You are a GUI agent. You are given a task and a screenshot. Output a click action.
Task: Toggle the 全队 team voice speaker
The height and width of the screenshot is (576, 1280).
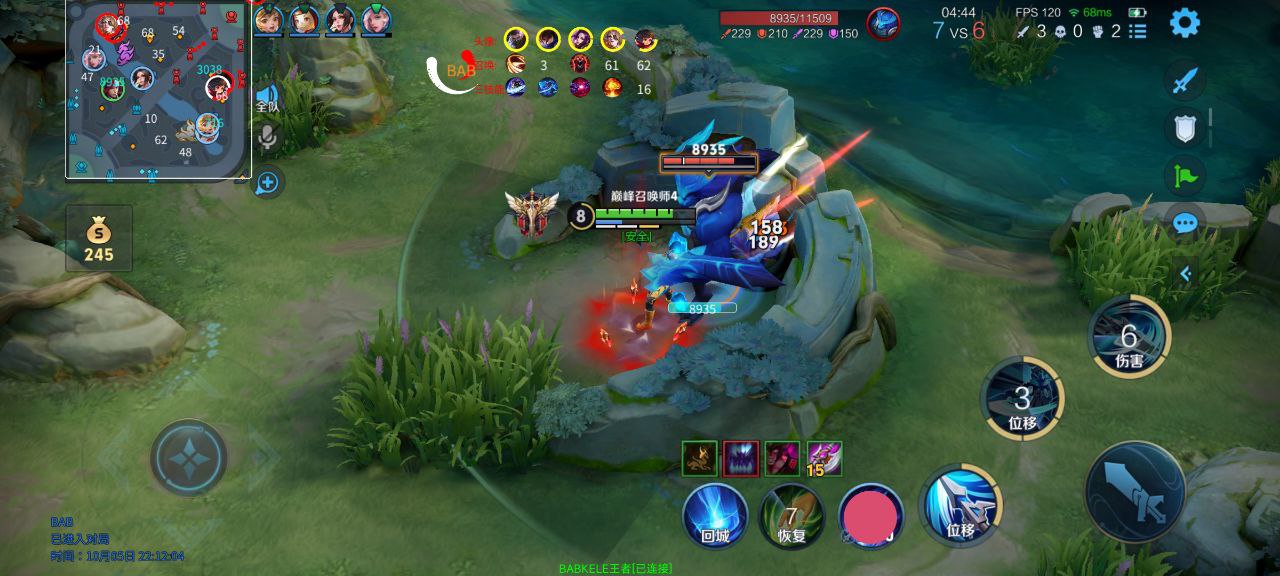click(267, 97)
